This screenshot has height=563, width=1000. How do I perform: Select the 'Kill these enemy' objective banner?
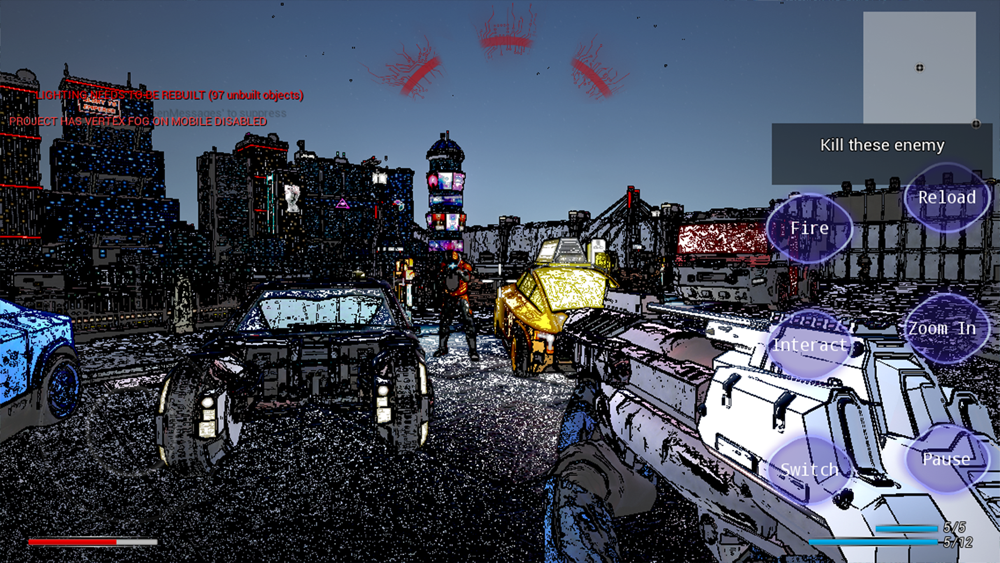pyautogui.click(x=882, y=146)
